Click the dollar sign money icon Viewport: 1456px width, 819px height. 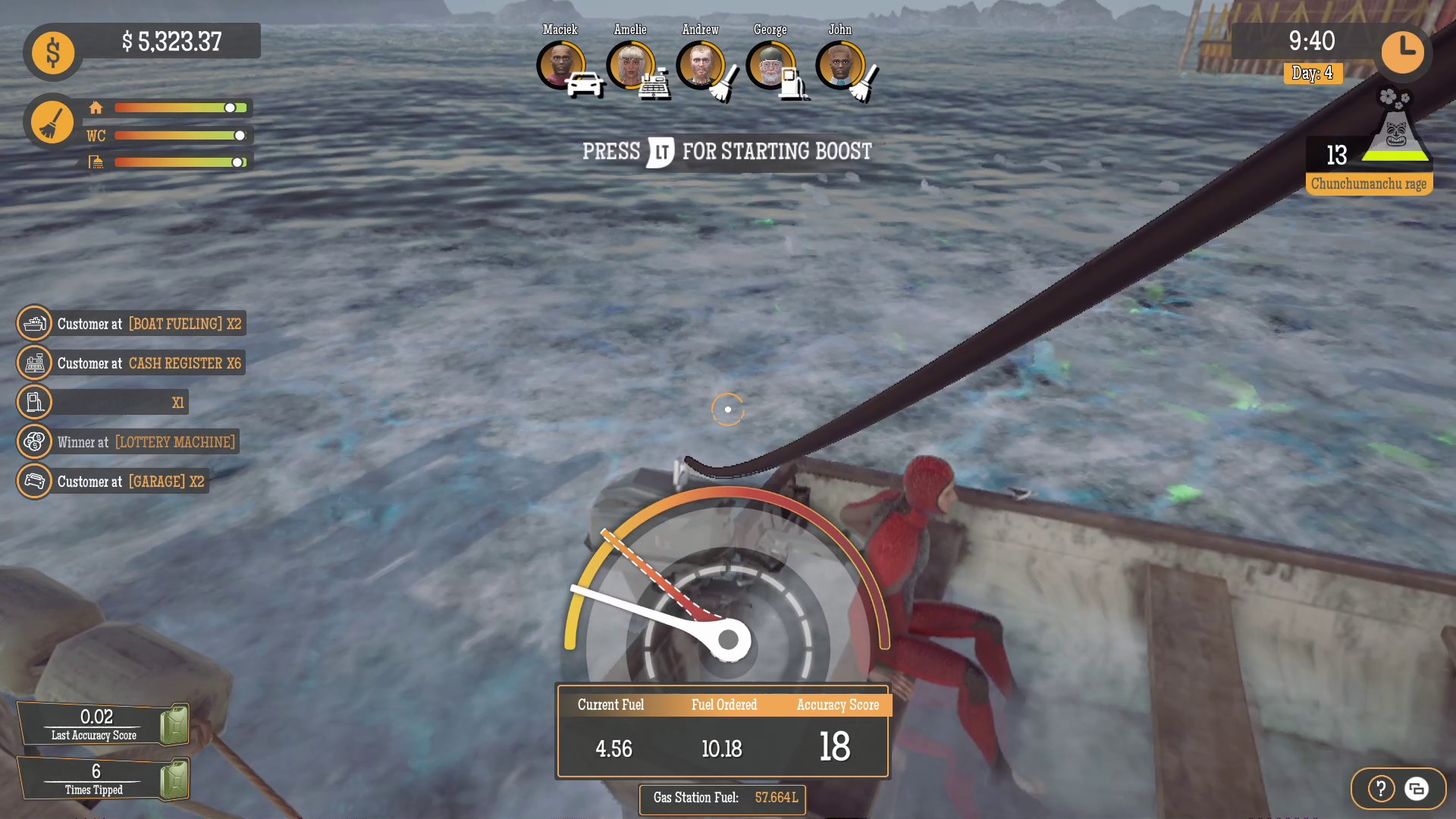[52, 52]
